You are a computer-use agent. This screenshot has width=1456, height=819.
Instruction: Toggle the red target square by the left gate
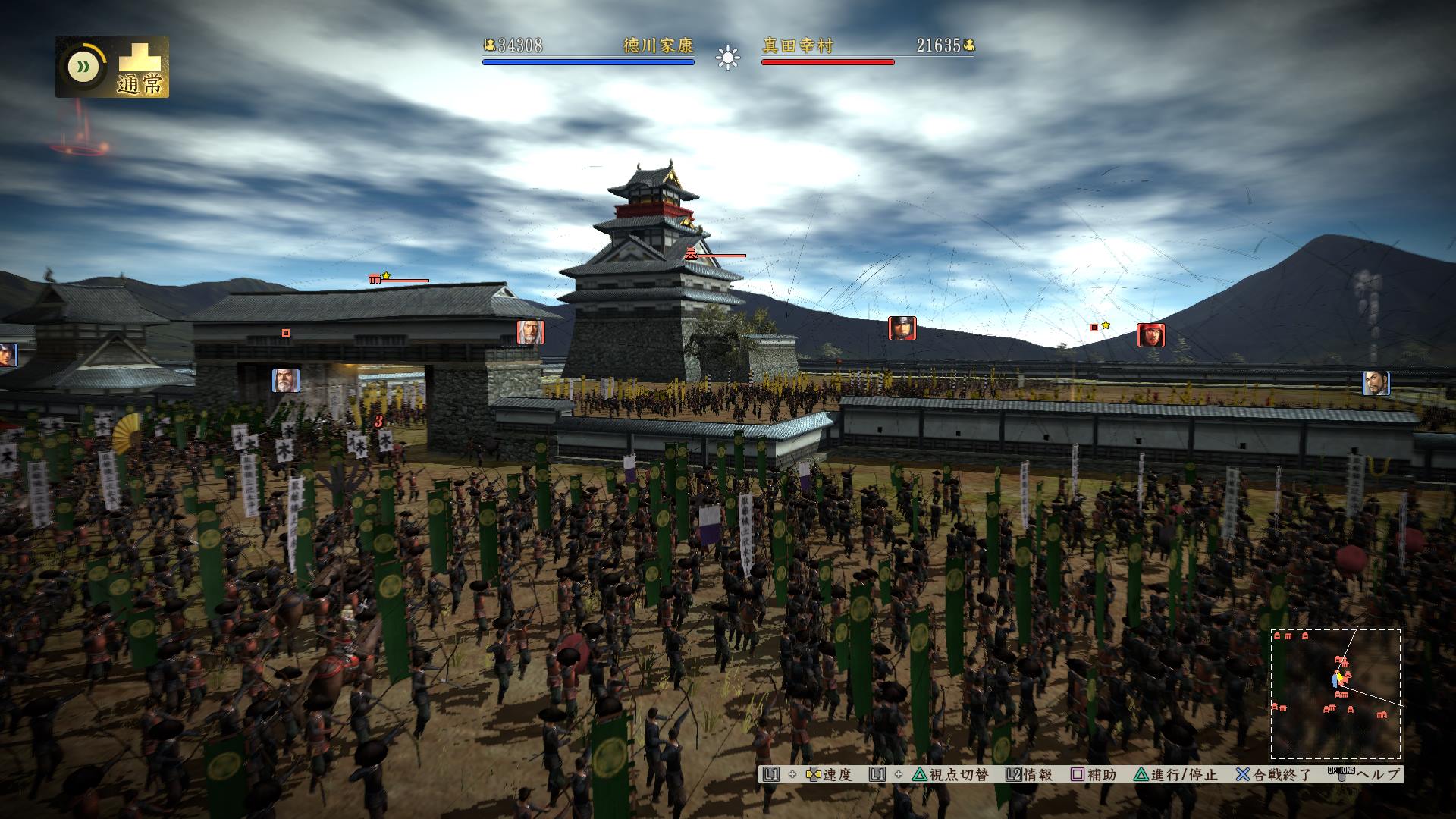(286, 332)
